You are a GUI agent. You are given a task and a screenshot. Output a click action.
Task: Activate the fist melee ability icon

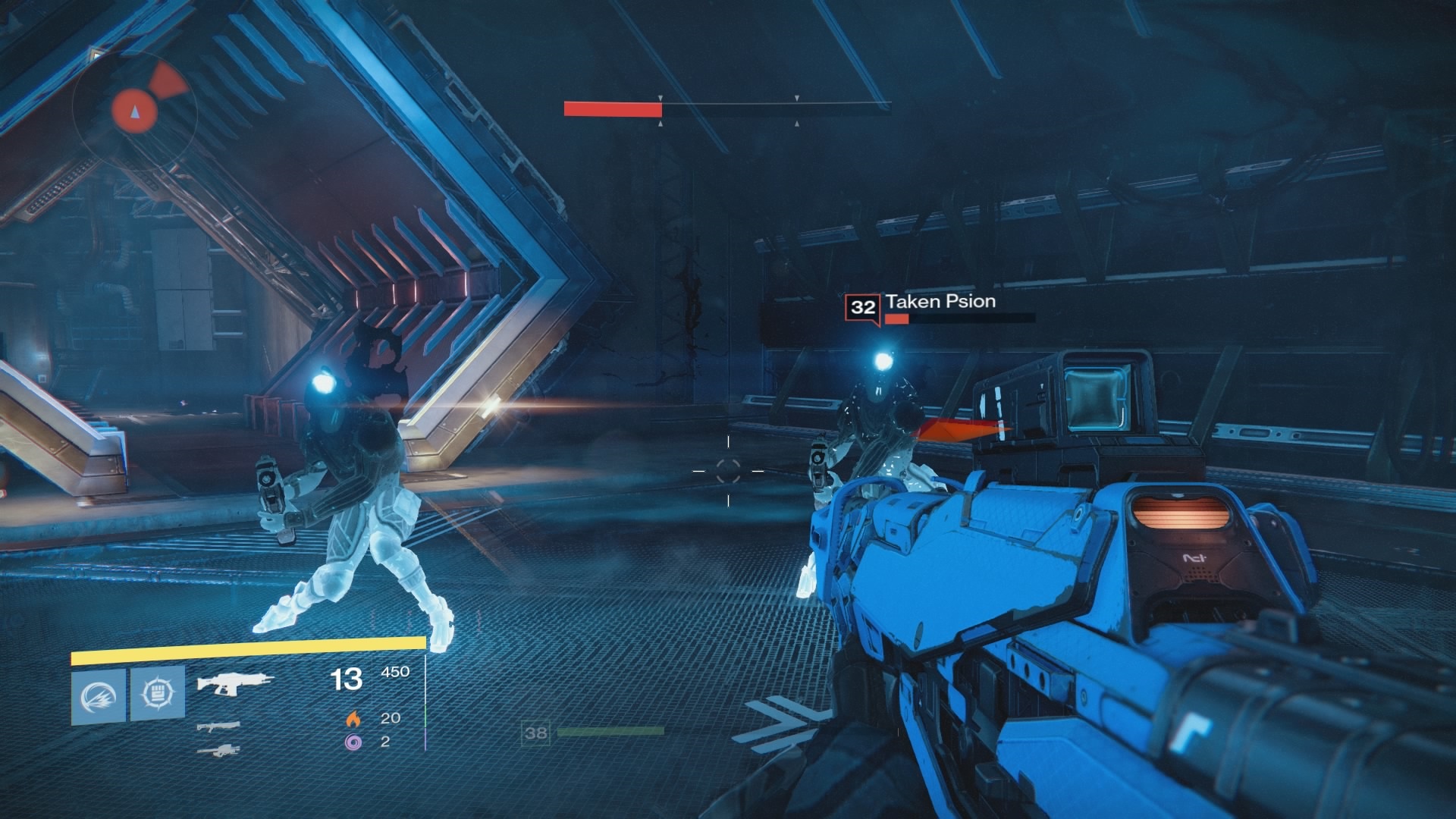click(x=158, y=694)
